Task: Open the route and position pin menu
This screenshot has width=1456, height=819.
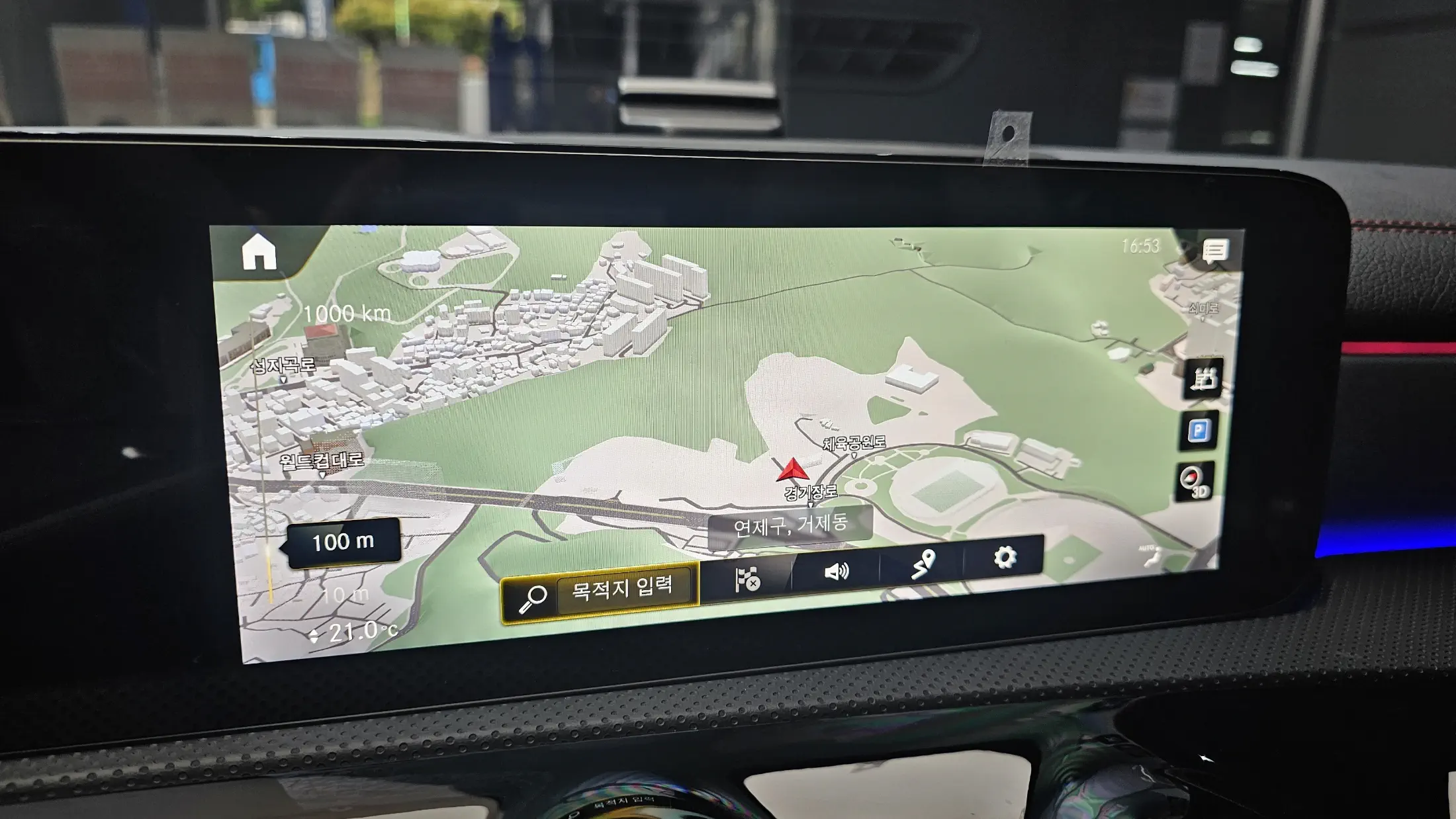Action: click(922, 564)
